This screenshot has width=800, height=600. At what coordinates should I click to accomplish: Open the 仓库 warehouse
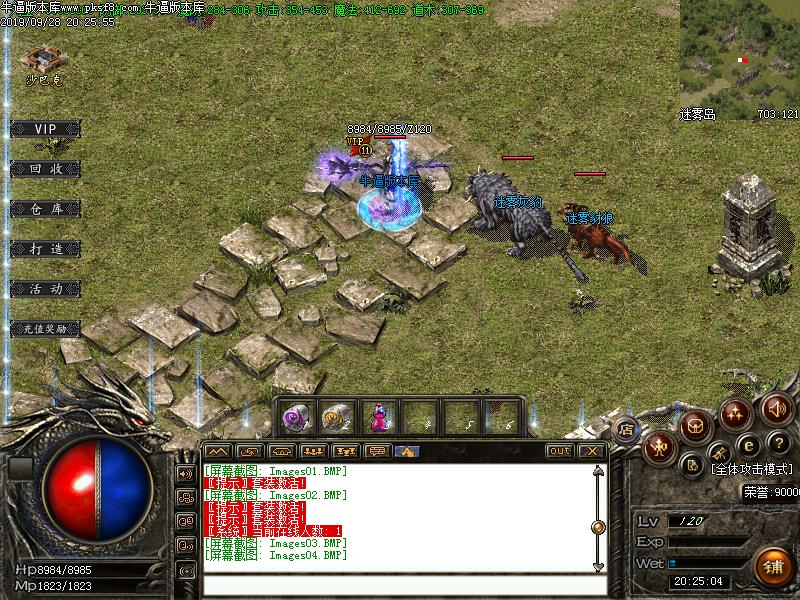(x=45, y=208)
